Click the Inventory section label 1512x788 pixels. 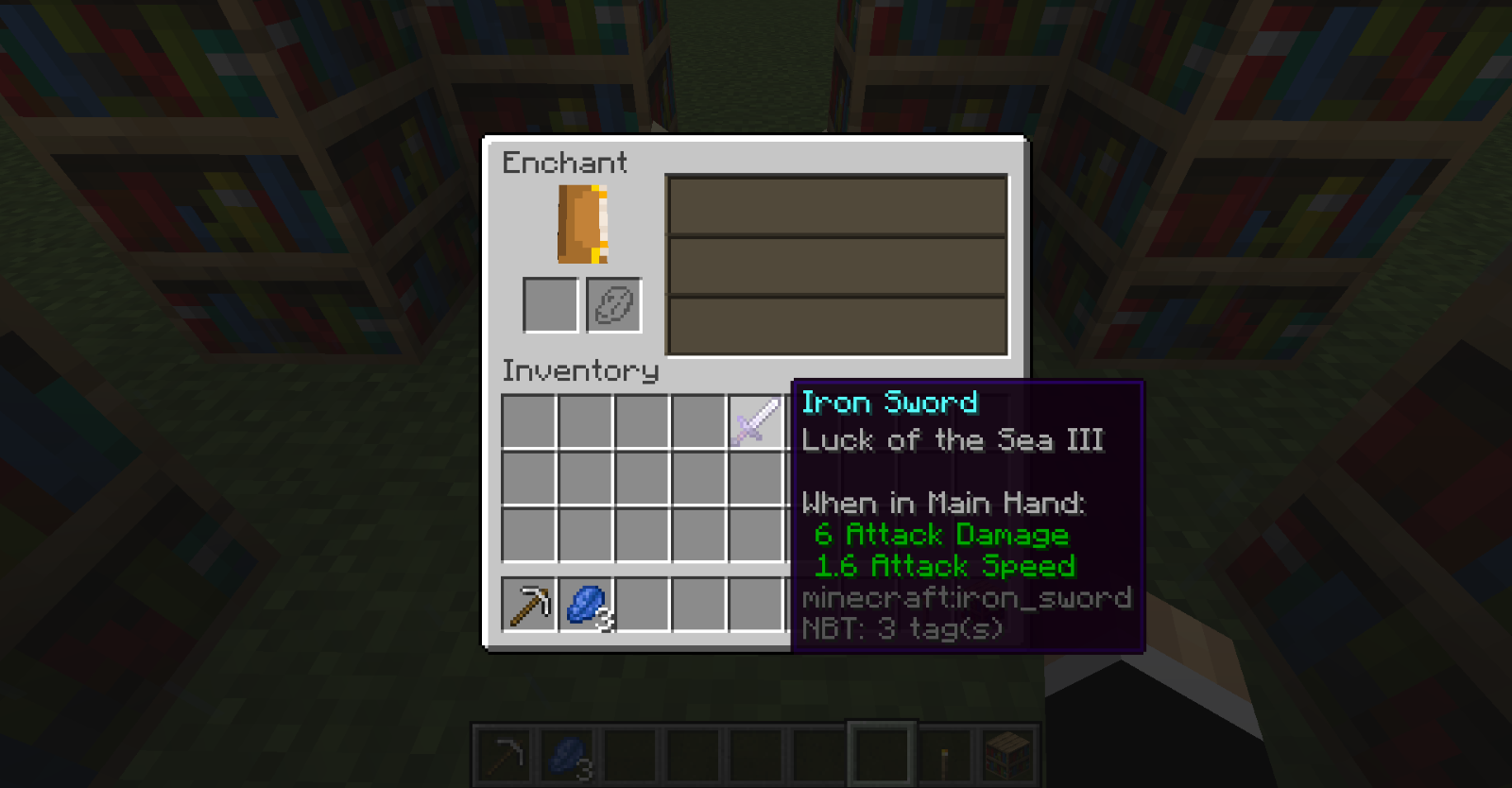coord(579,370)
